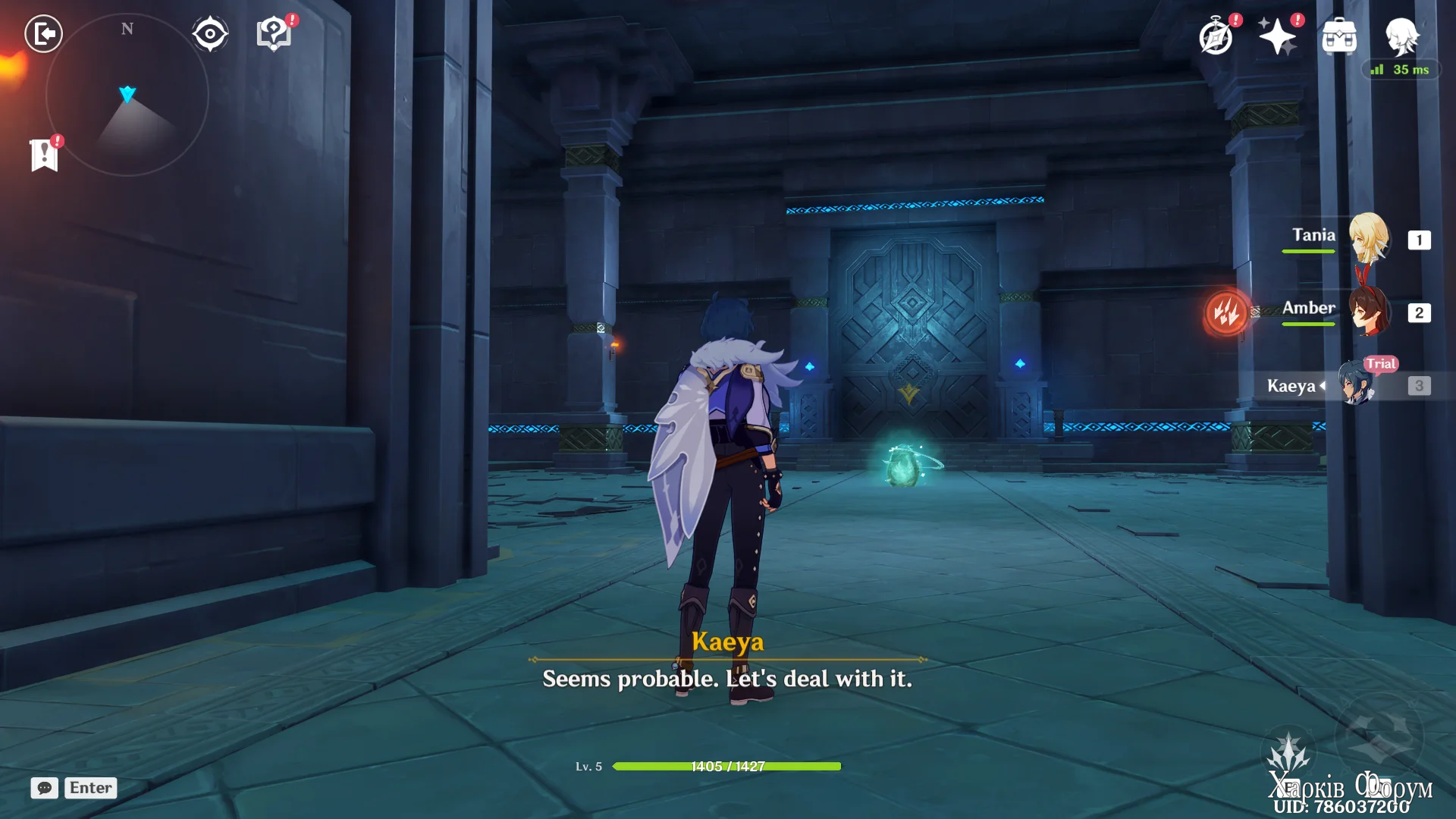
Task: Click the exit domain door icon
Action: pyautogui.click(x=43, y=34)
